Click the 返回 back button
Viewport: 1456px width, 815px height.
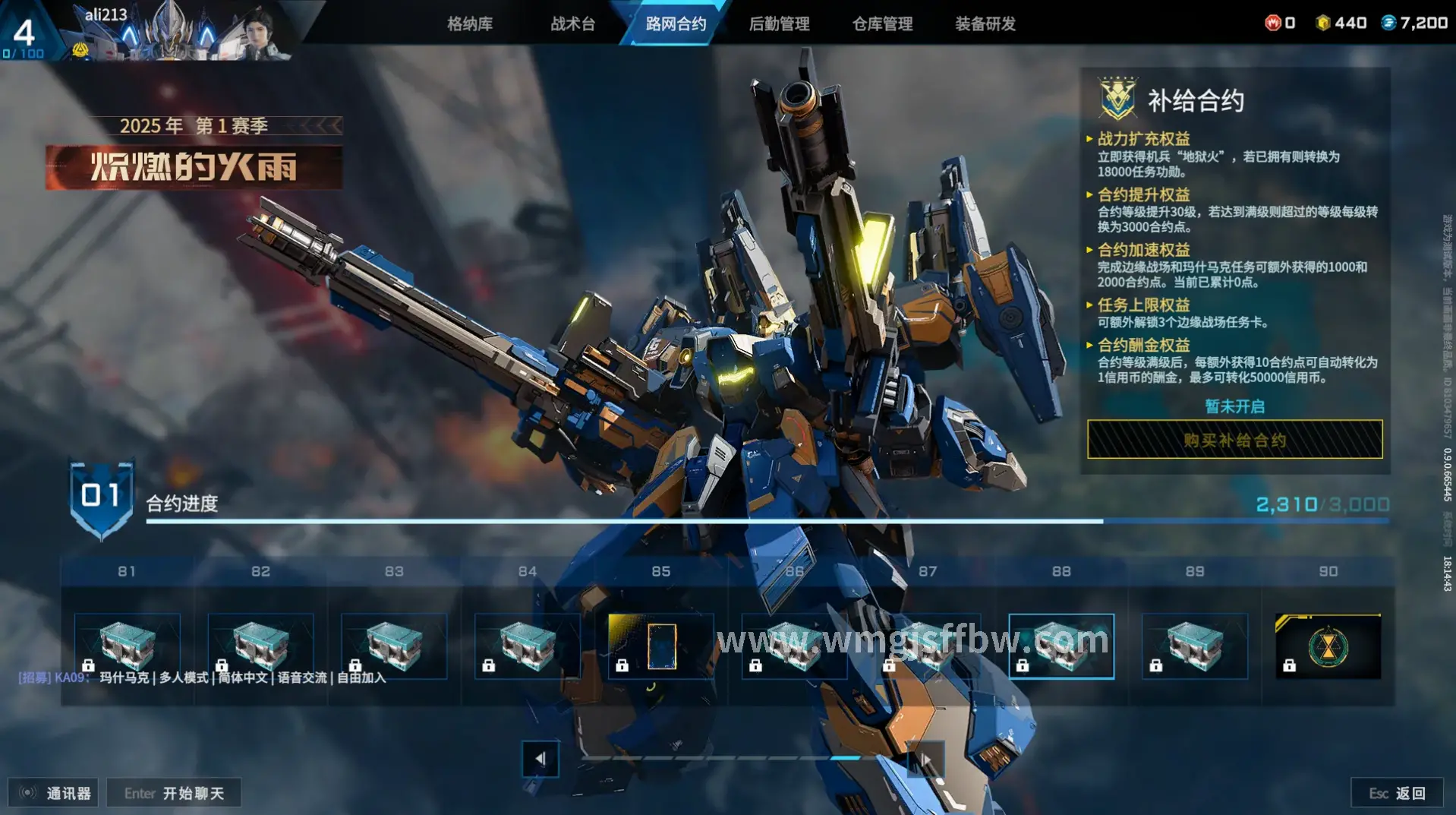tap(1398, 793)
